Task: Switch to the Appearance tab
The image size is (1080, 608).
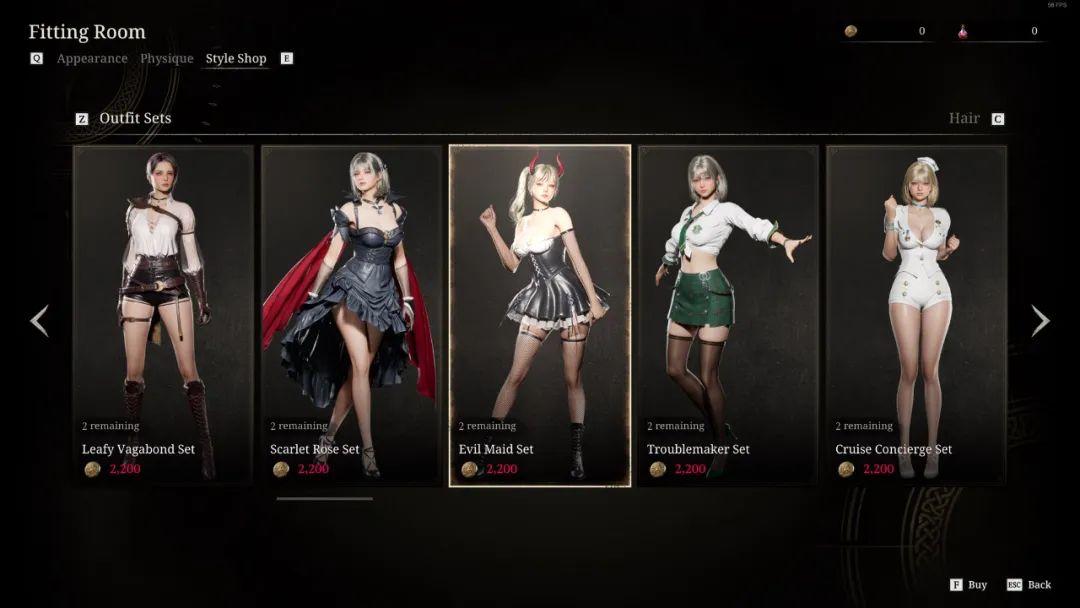Action: (92, 59)
